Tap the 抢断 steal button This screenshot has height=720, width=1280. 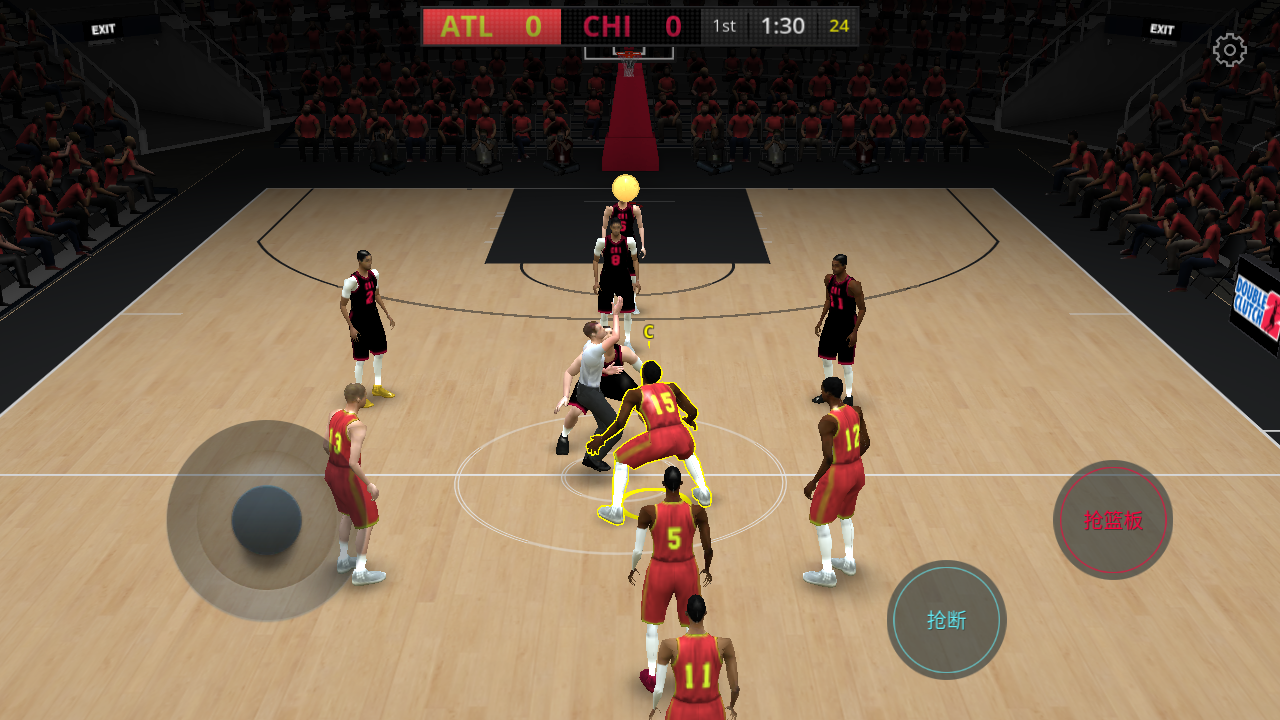[946, 620]
